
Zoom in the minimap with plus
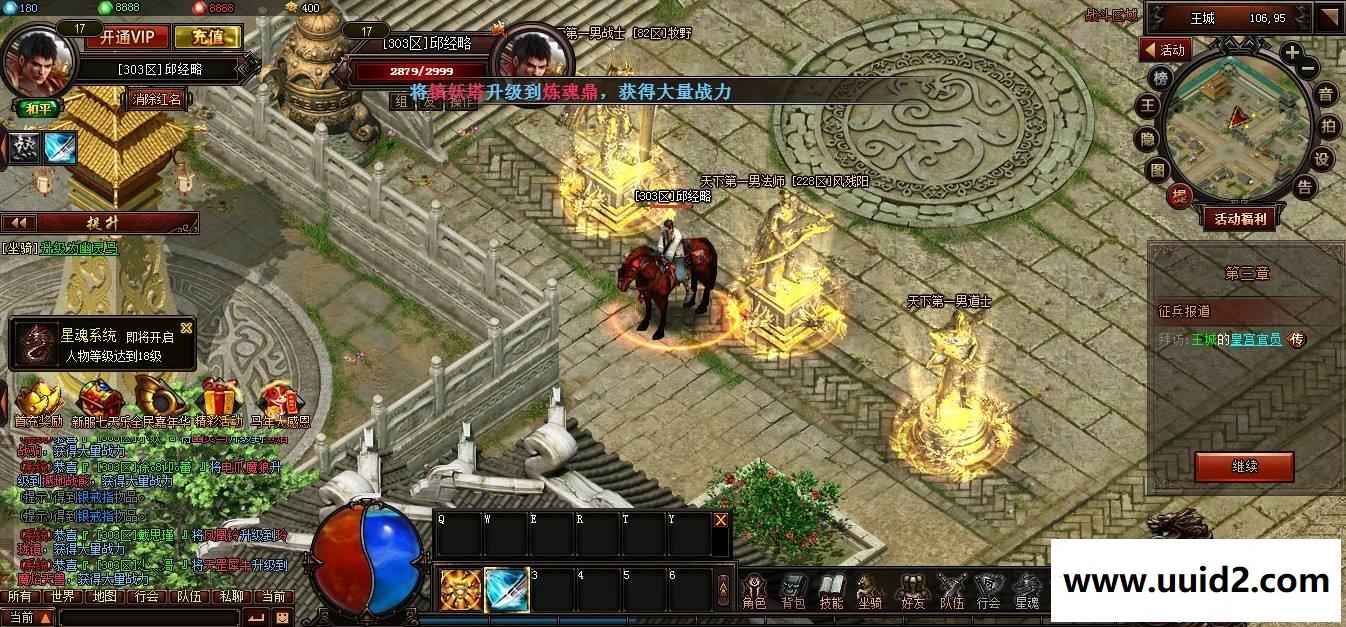point(1291,53)
